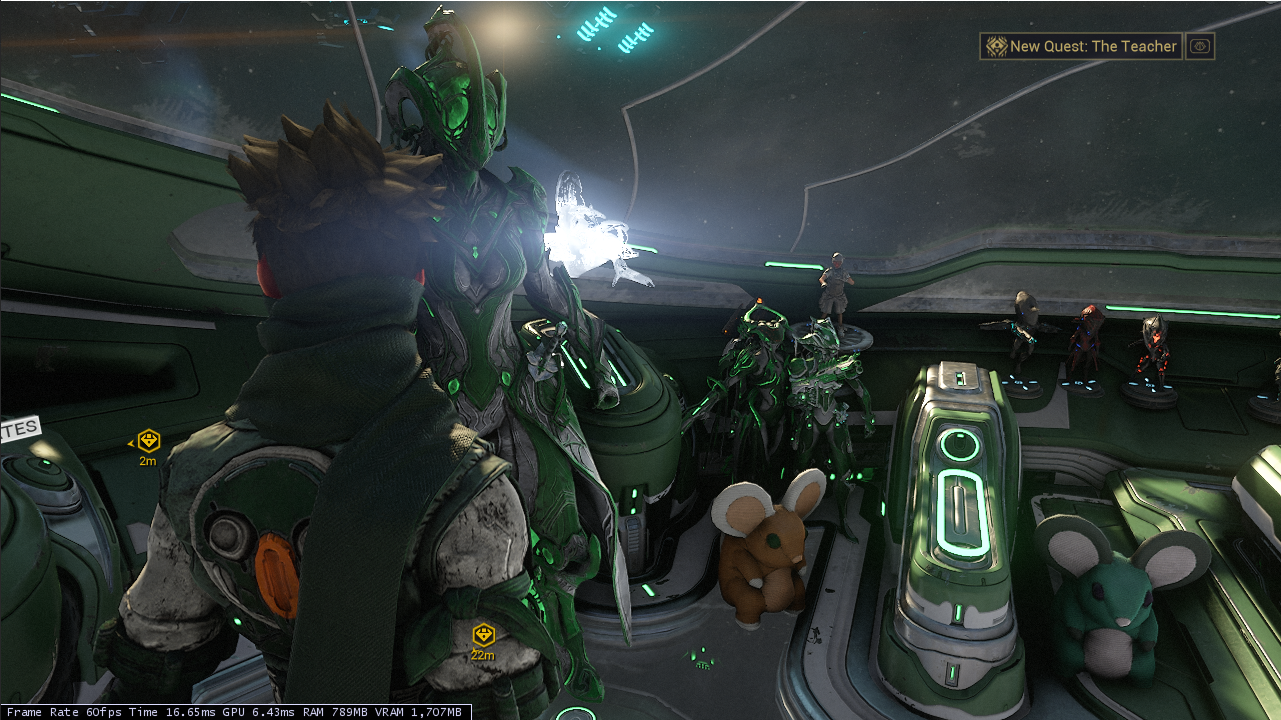Image resolution: width=1281 pixels, height=720 pixels.
Task: Select the waypoint marker labeled 22m
Action: click(x=484, y=635)
